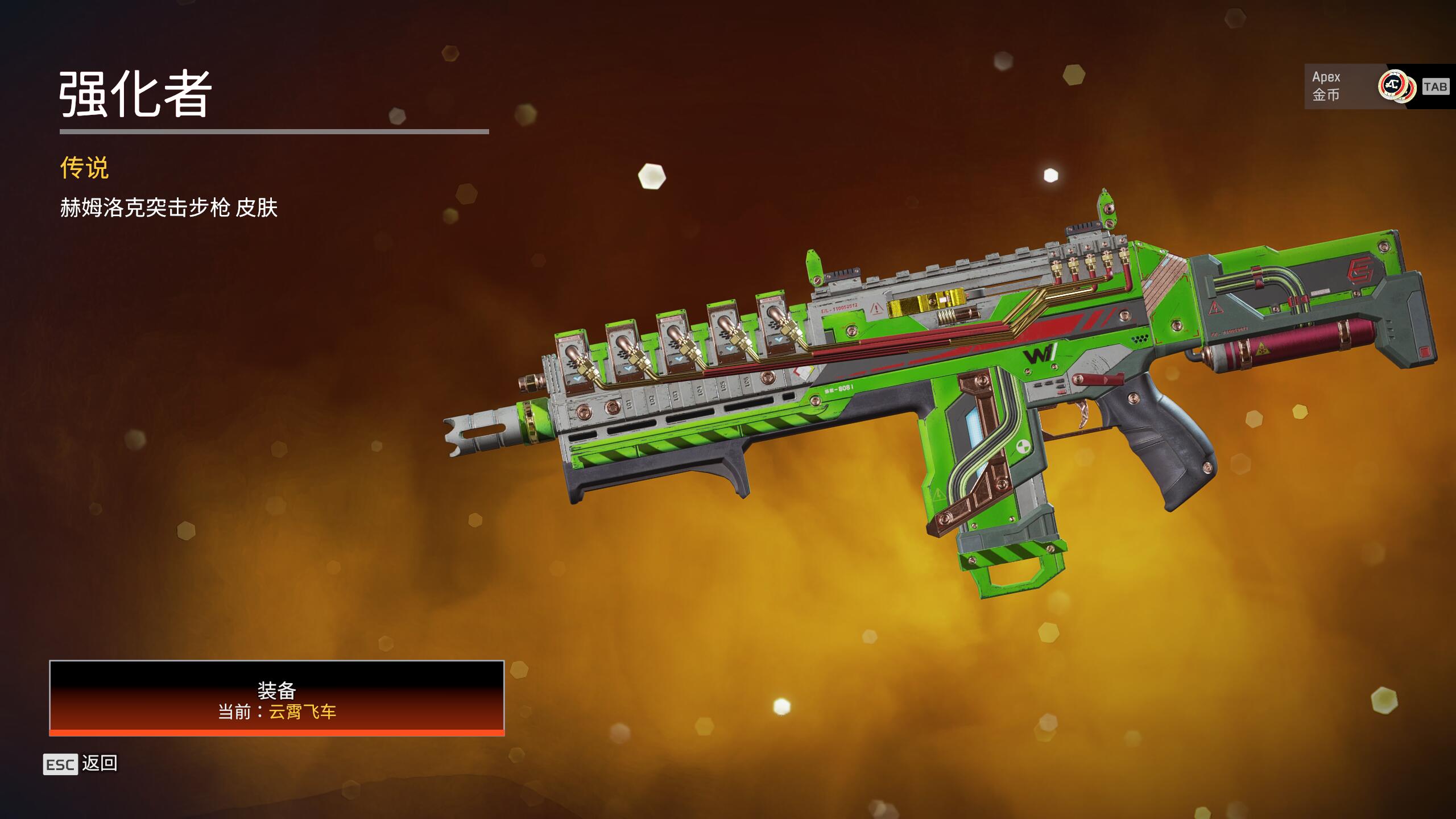The image size is (1456, 819).
Task: Go back using the 返回 button
Action: [81, 764]
